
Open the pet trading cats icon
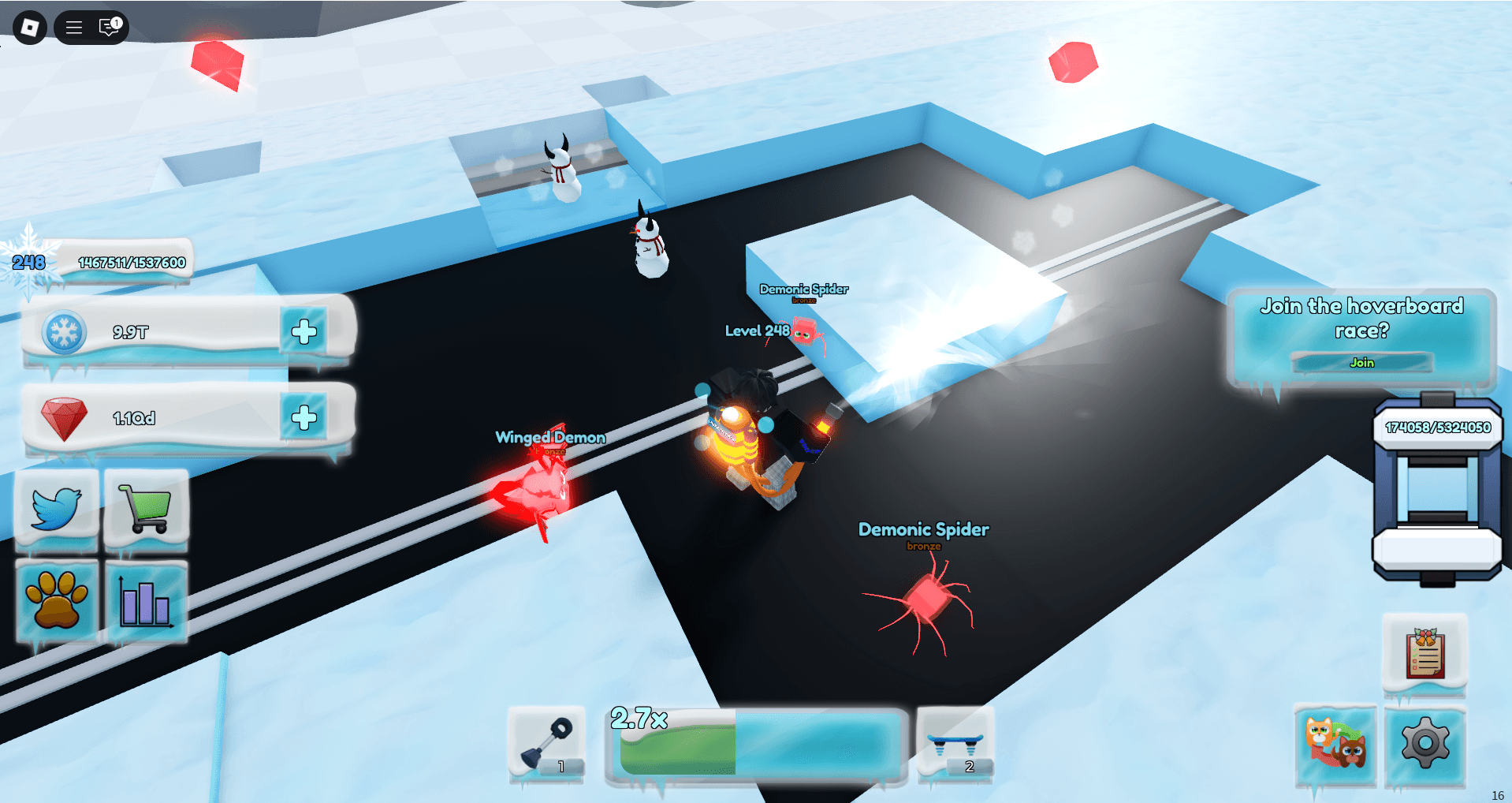pos(1335,742)
